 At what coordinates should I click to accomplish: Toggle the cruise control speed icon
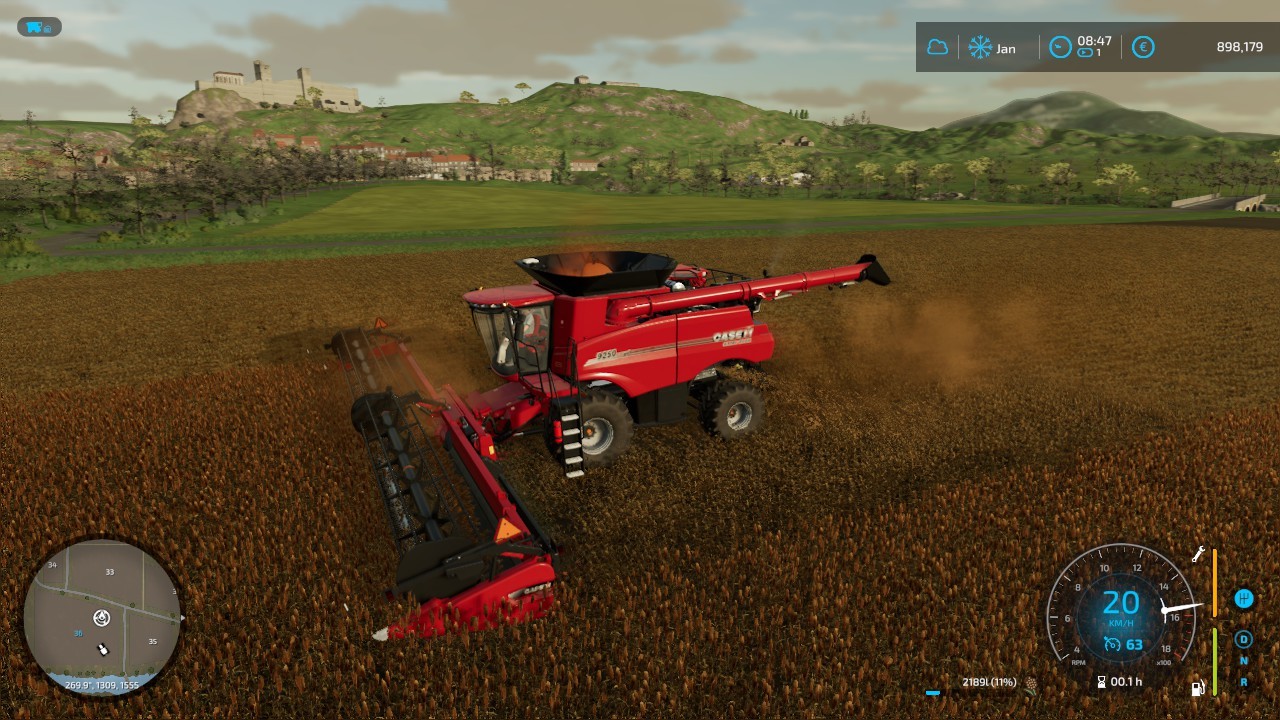1111,644
